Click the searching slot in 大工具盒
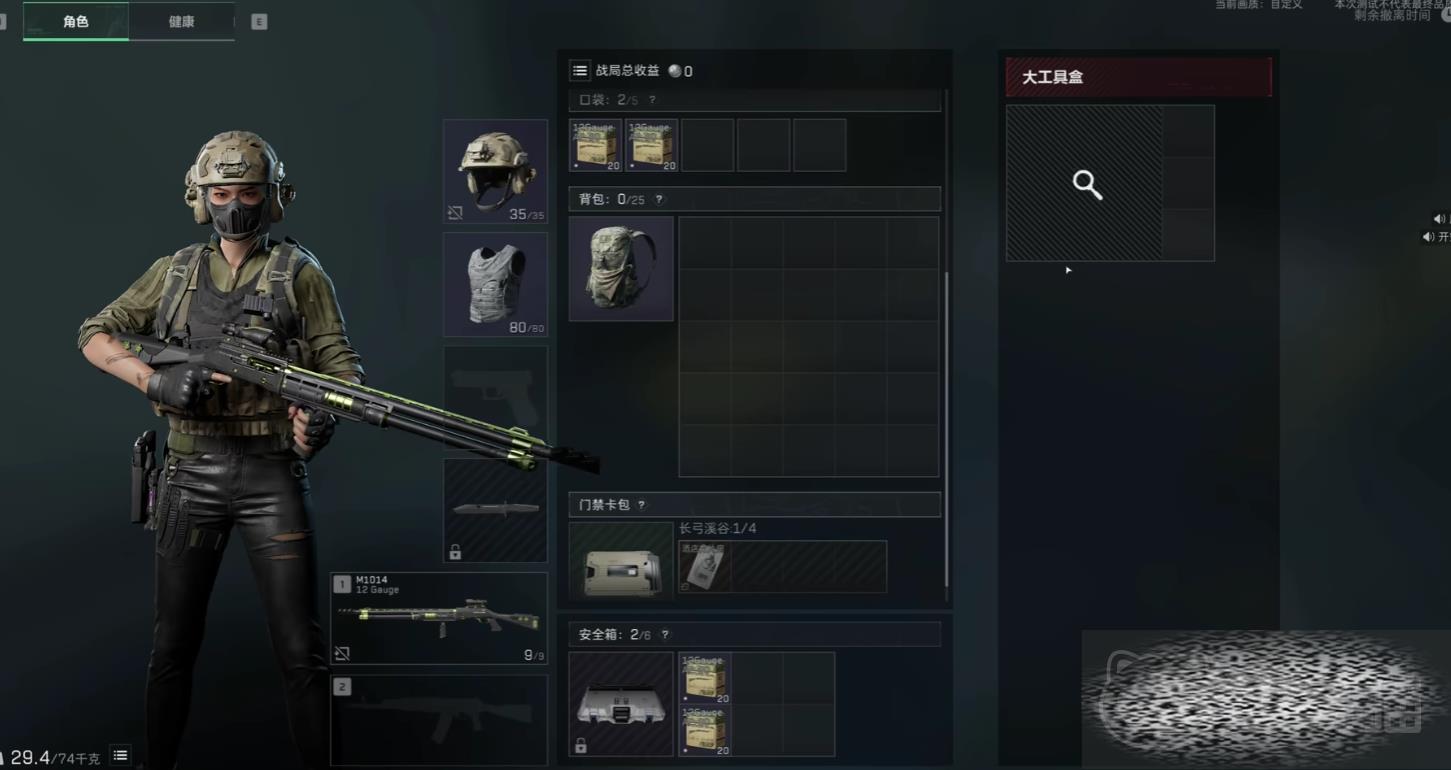1451x770 pixels. pyautogui.click(x=1085, y=184)
